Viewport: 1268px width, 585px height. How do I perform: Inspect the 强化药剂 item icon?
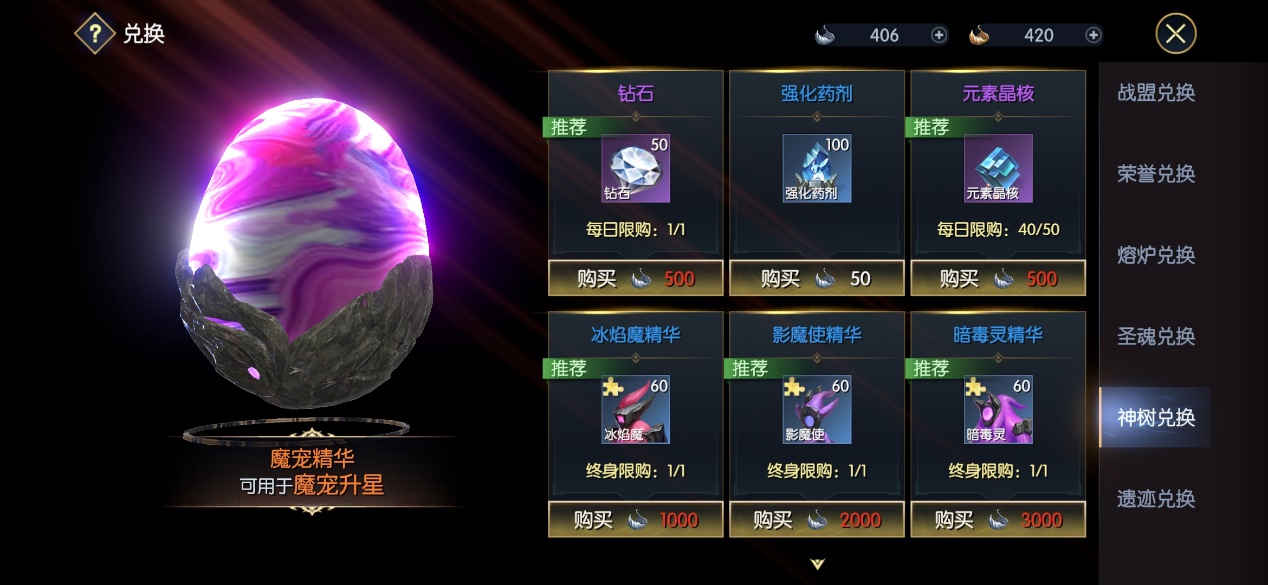click(x=817, y=168)
